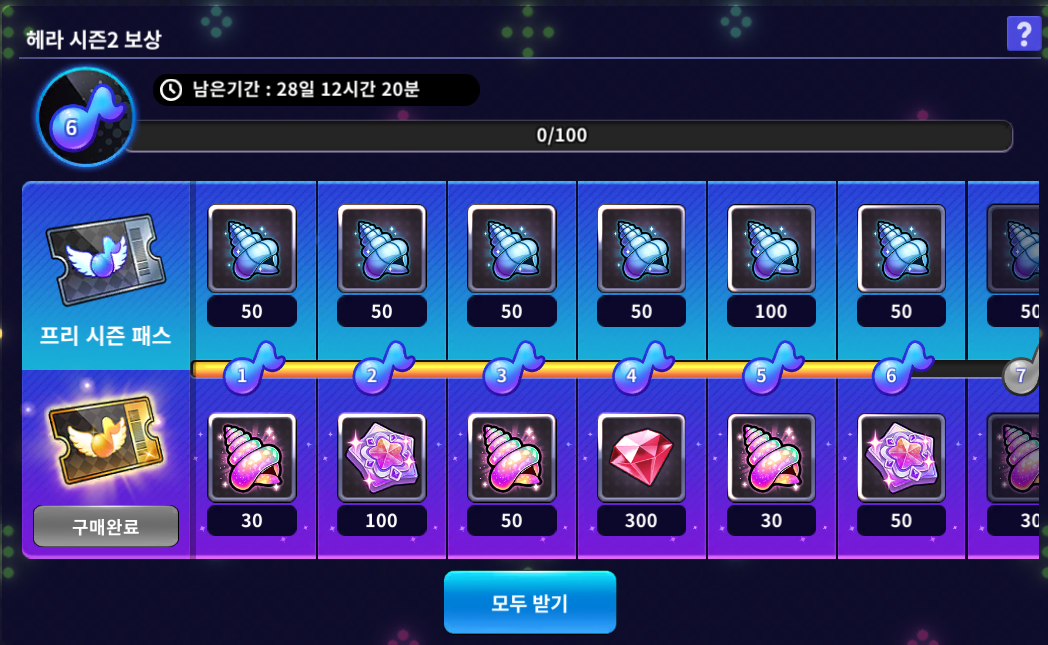Select the red gem reward worth 300

pyautogui.click(x=641, y=457)
